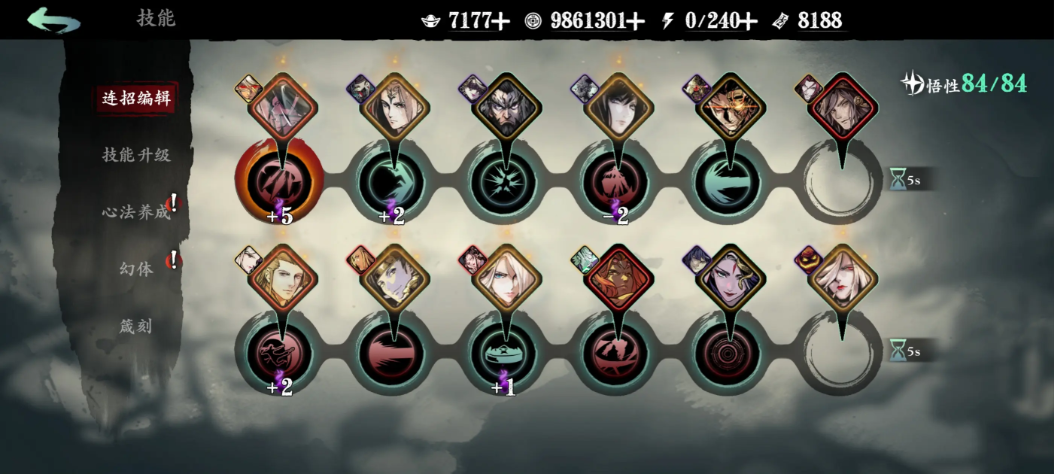Open the 幻体 tab
The height and width of the screenshot is (474, 1054).
click(x=136, y=269)
